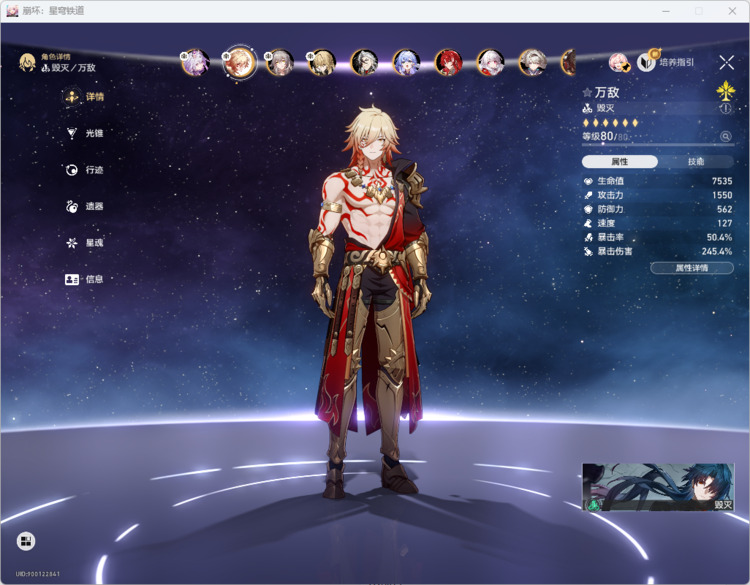This screenshot has height=585, width=750.
Task: Select the 属性 attributes panel
Action: click(620, 161)
